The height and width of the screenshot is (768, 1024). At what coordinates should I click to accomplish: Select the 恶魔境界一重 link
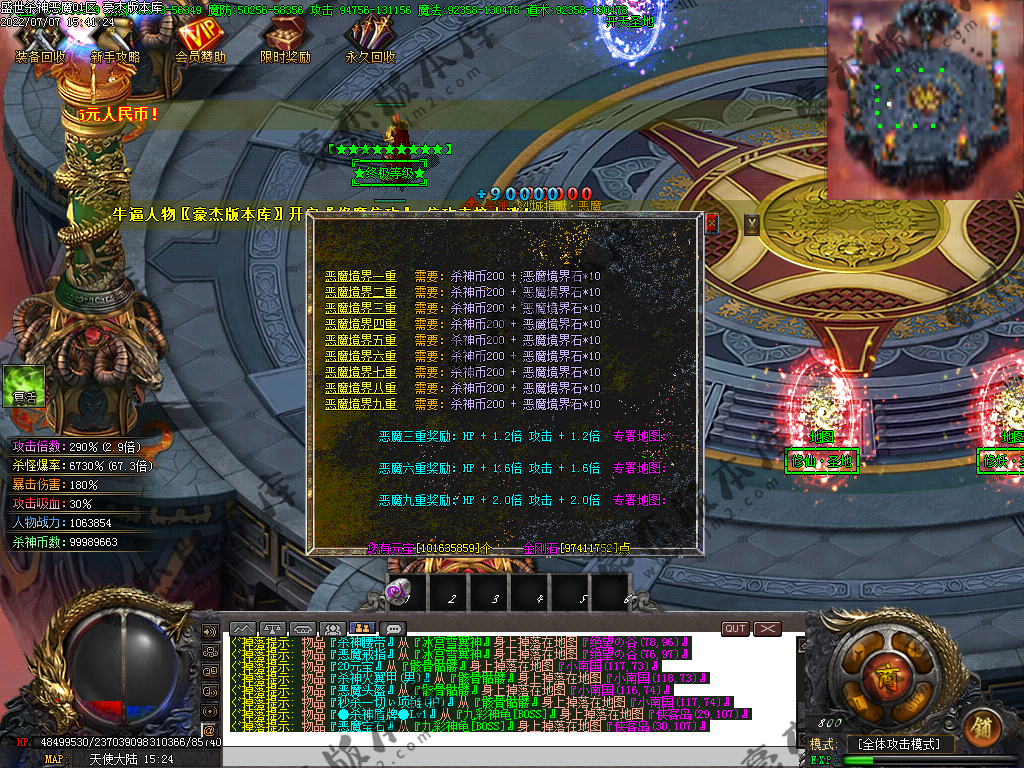pyautogui.click(x=360, y=276)
